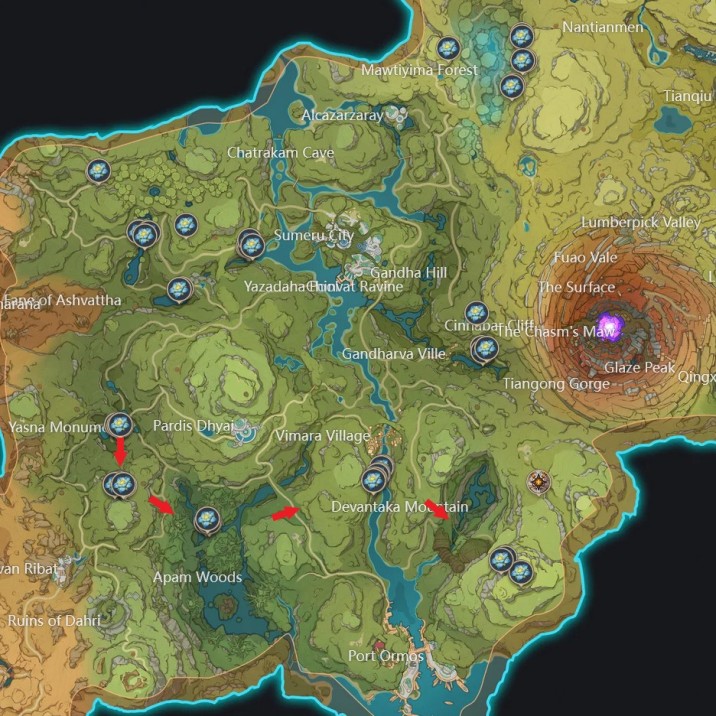Image resolution: width=716 pixels, height=716 pixels.
Task: Select the flower marker above Cinnabar Cliff
Action: point(477,312)
